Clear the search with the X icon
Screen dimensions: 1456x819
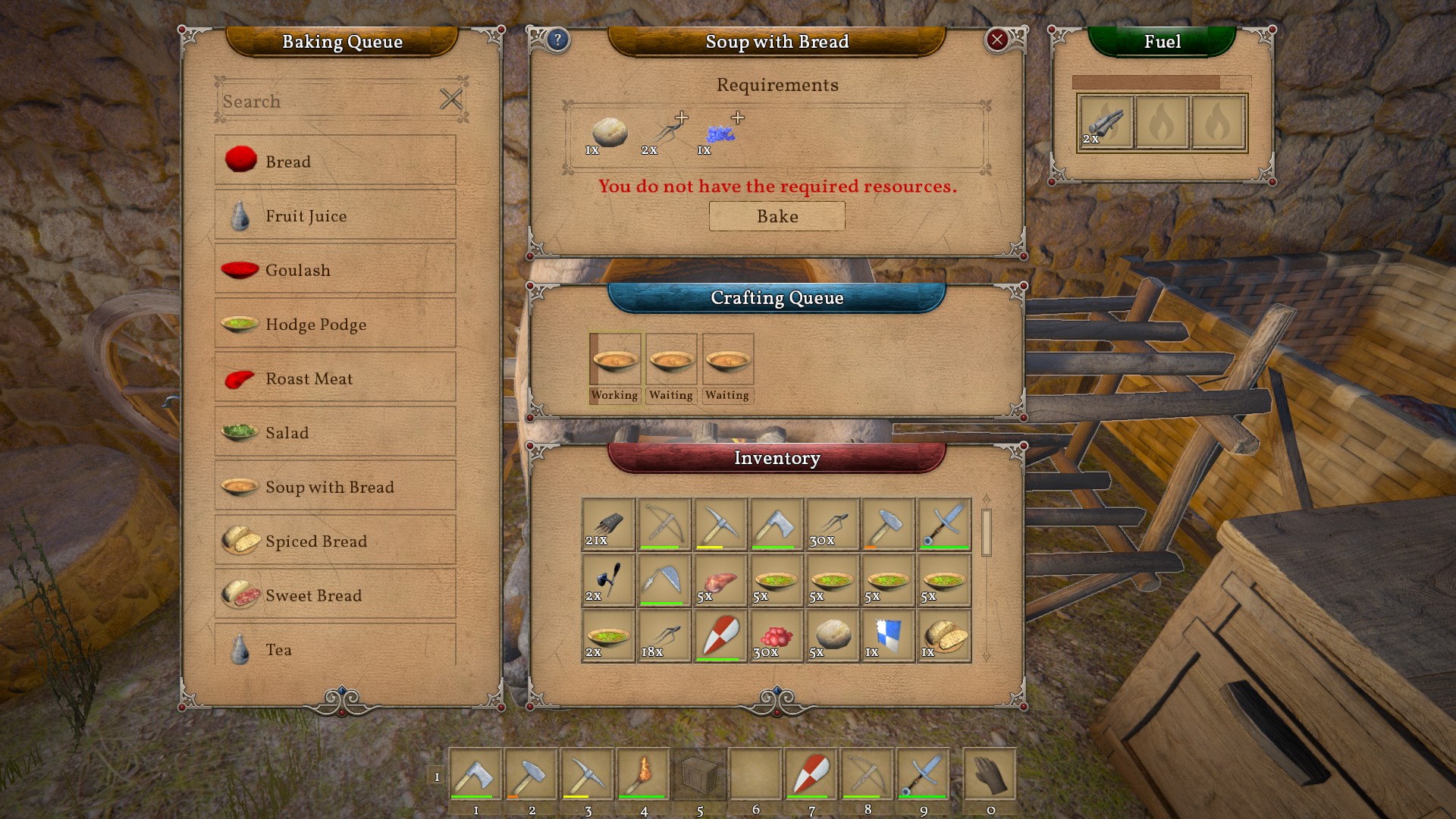click(x=450, y=99)
